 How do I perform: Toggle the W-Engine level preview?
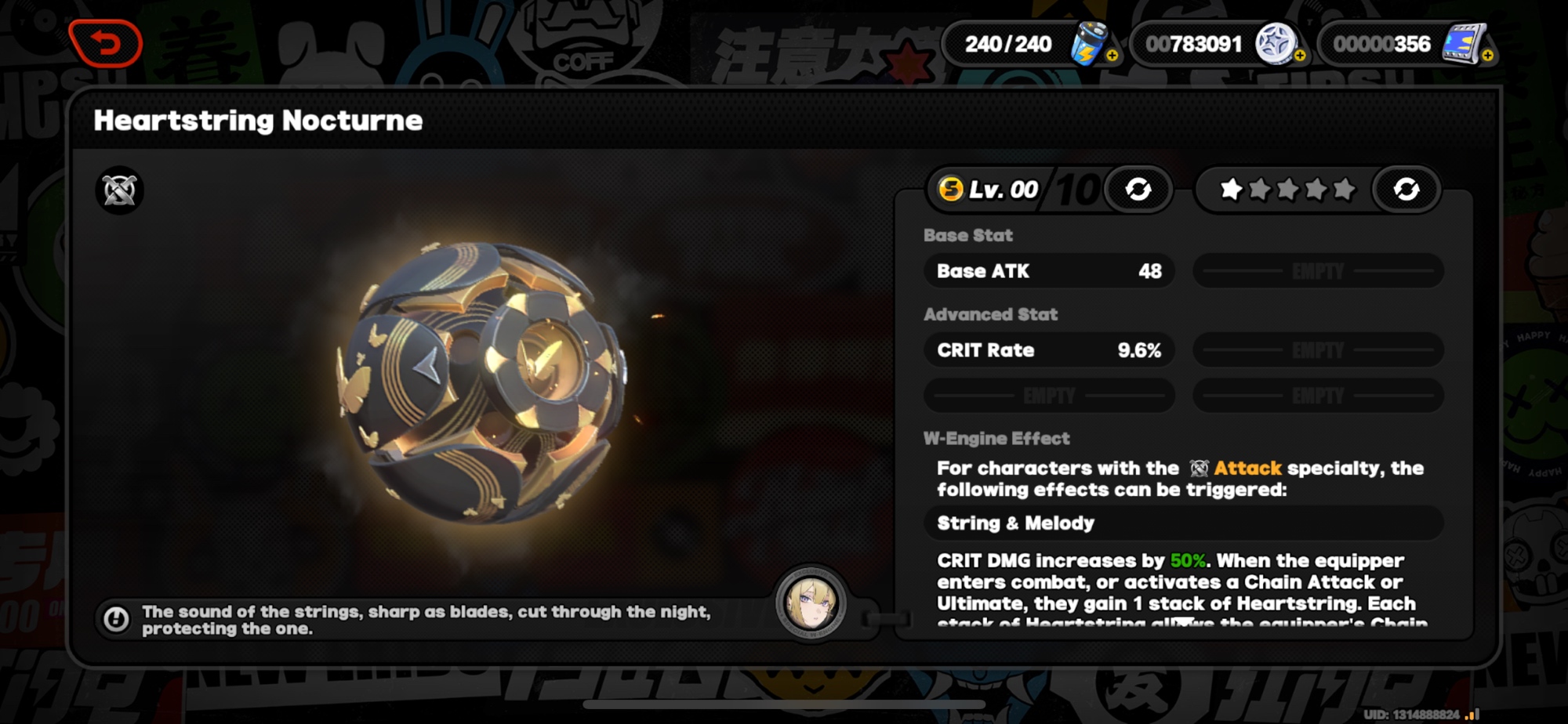coord(1138,189)
